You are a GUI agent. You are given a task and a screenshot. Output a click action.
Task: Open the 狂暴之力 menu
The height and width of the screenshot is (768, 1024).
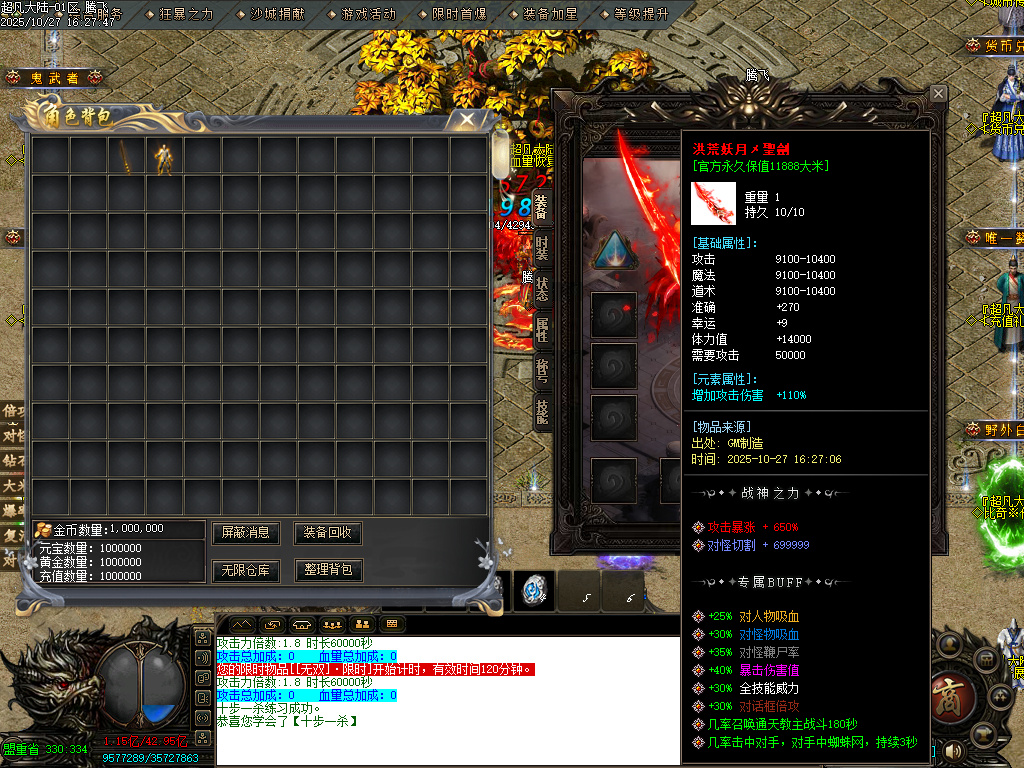point(186,14)
